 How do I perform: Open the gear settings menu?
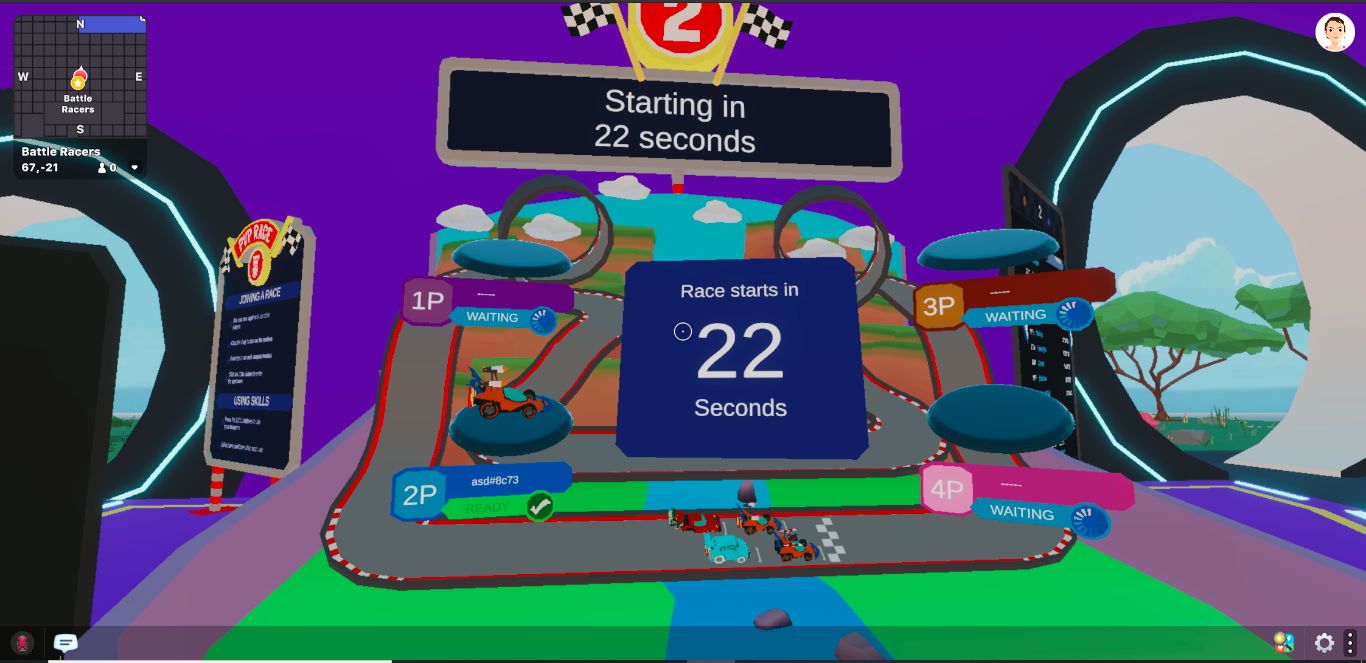coord(1324,643)
